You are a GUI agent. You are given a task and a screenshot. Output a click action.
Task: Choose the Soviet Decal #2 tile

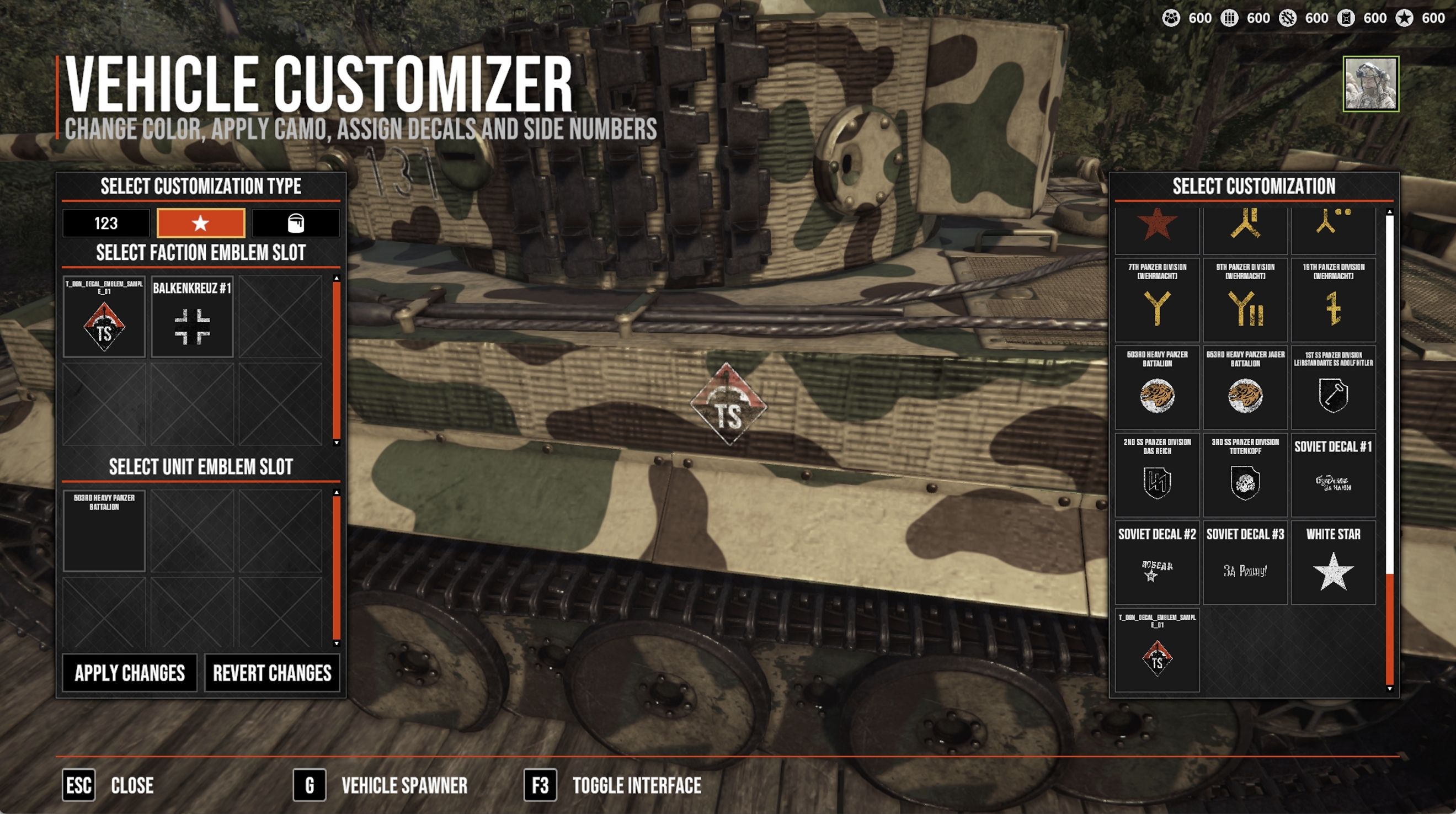click(1157, 563)
